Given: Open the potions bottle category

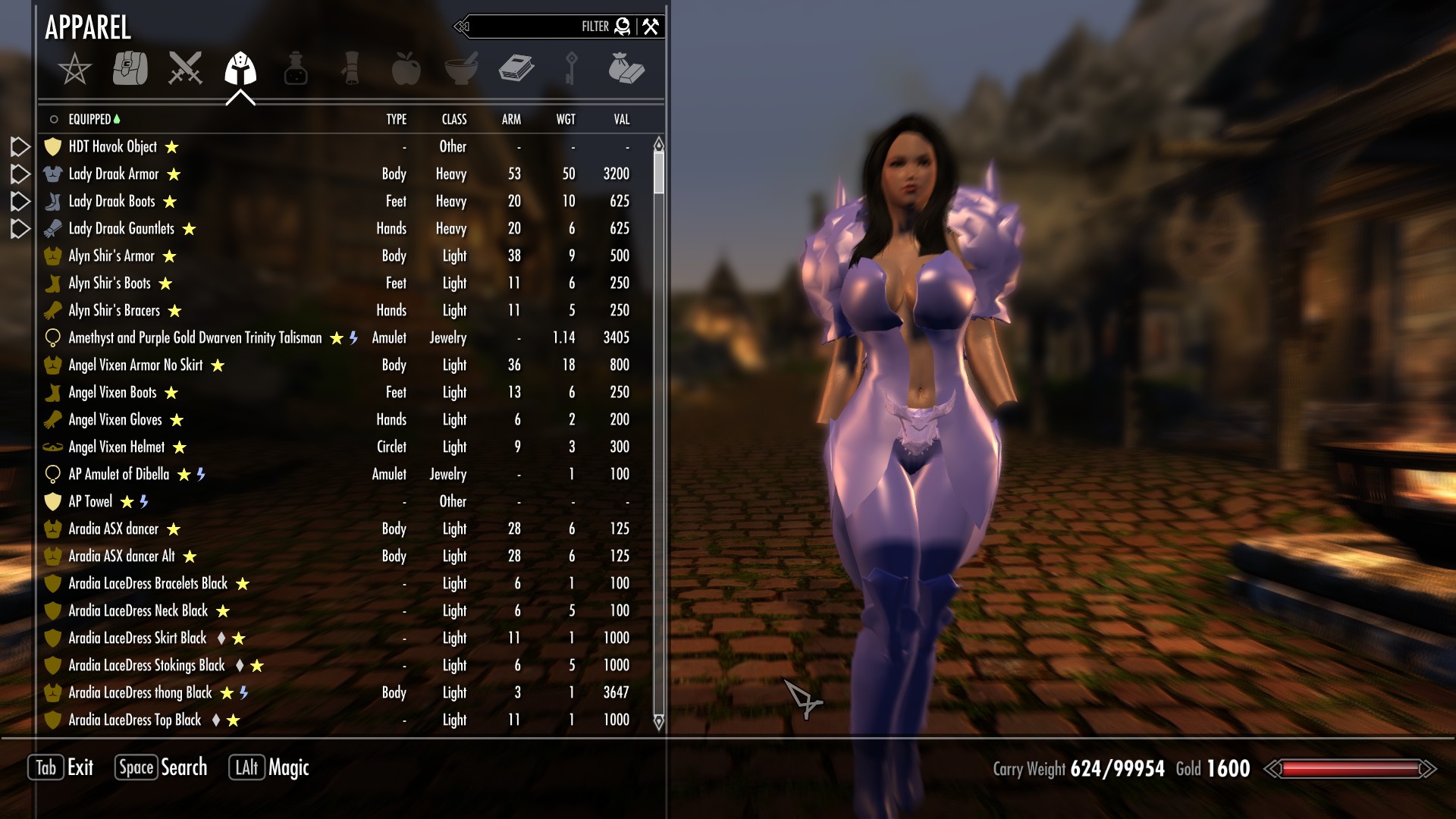Looking at the screenshot, I should click(x=296, y=69).
